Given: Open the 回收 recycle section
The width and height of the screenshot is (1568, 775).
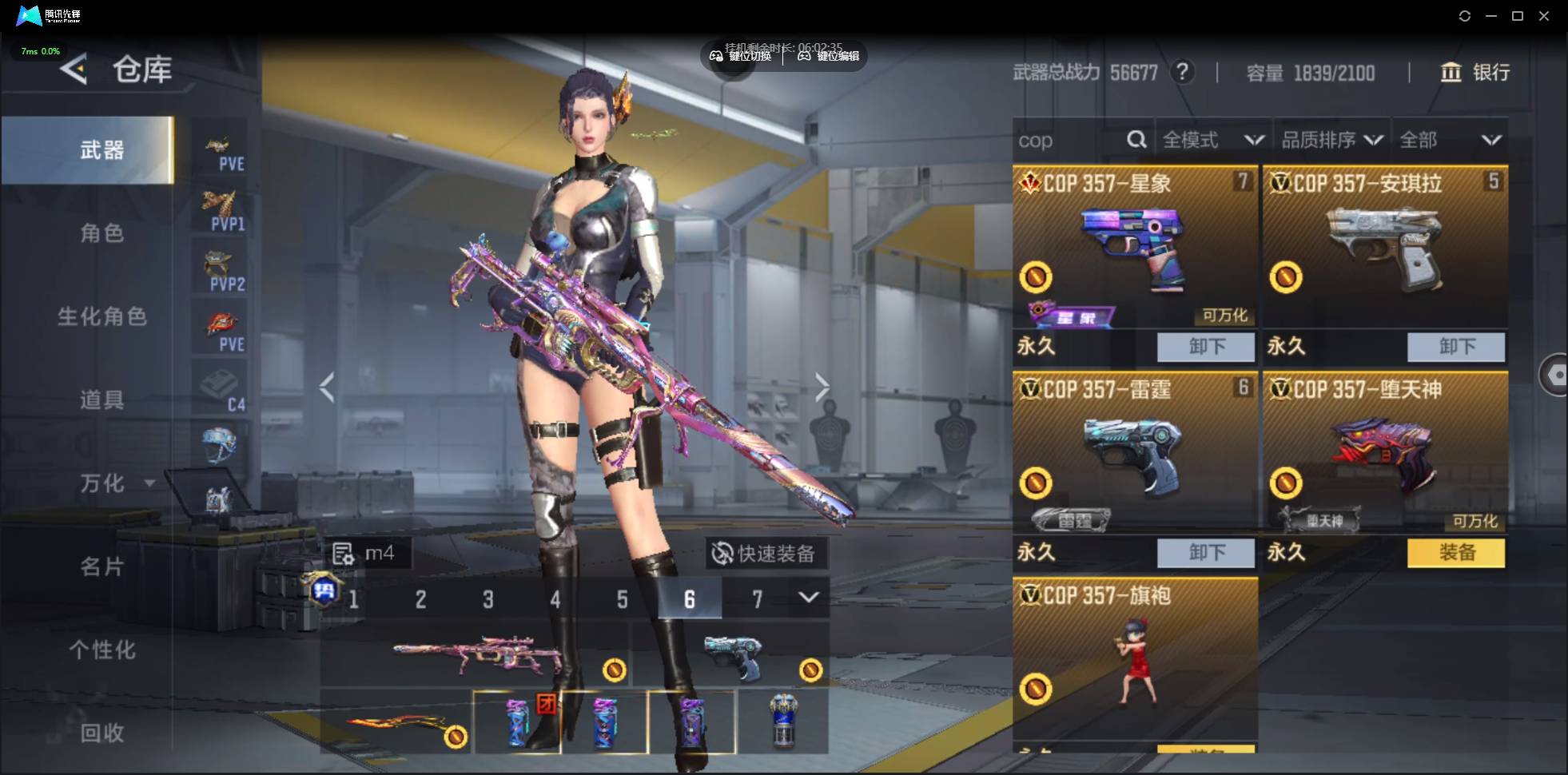Looking at the screenshot, I should click(101, 733).
